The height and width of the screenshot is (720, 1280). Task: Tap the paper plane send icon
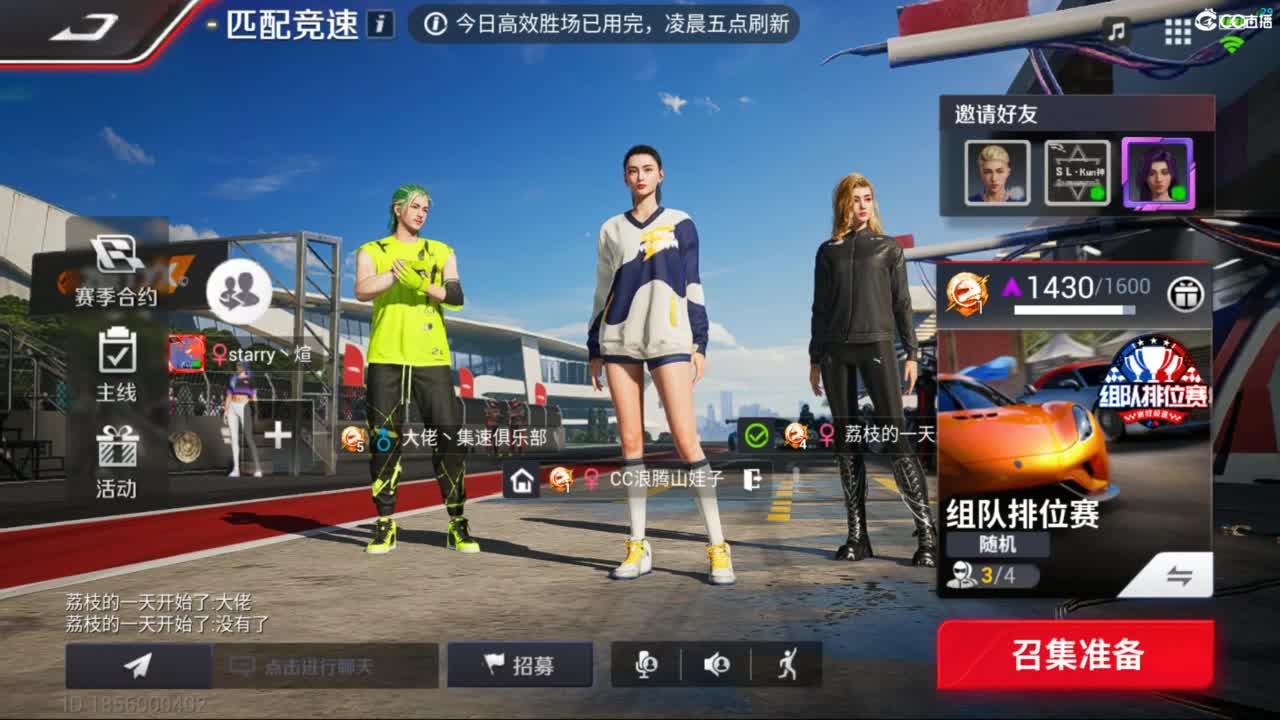pos(138,665)
